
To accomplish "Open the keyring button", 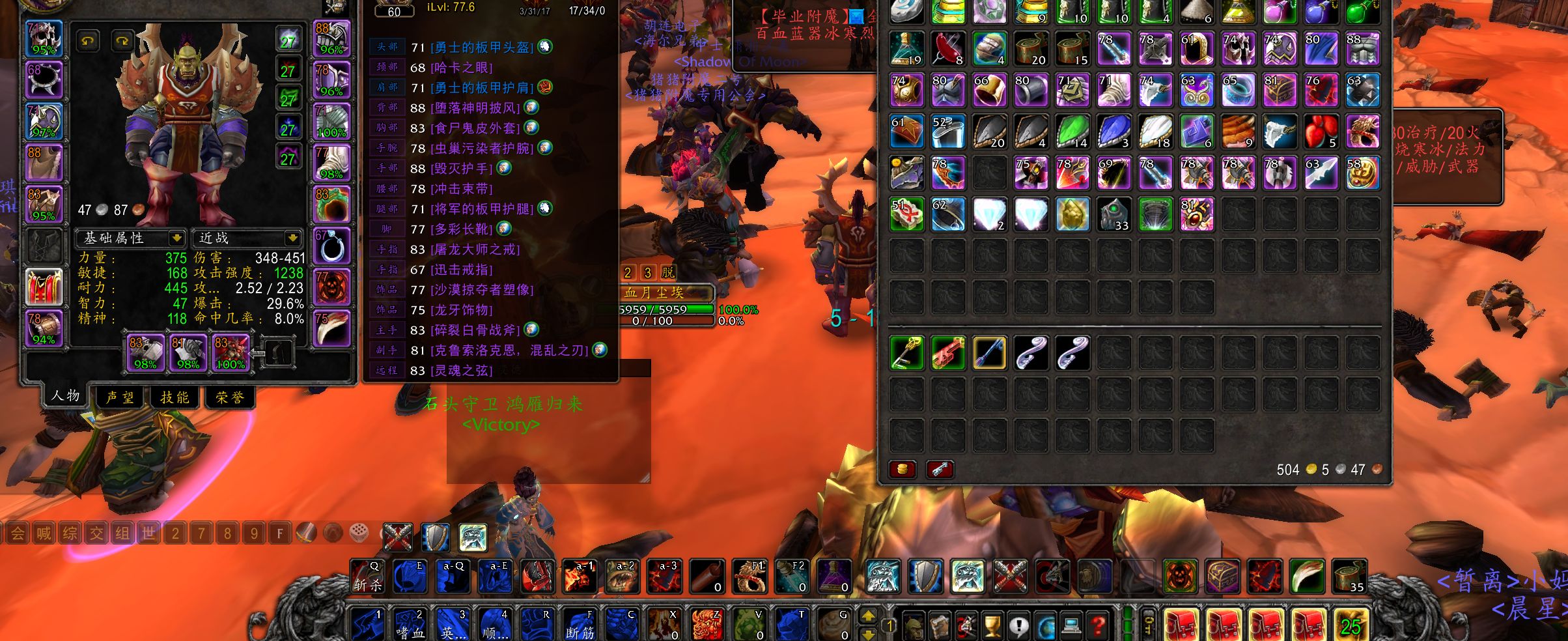I will pyautogui.click(x=1149, y=625).
